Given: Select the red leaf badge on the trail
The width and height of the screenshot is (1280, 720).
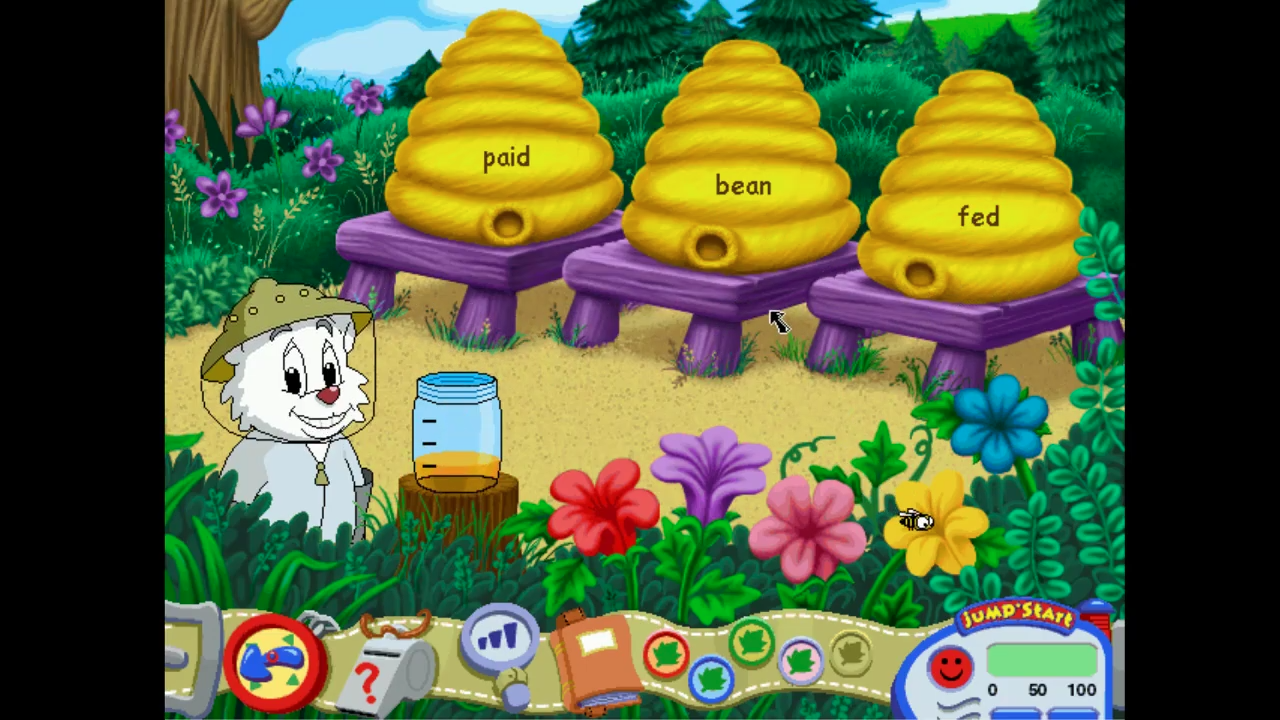Looking at the screenshot, I should (x=667, y=655).
